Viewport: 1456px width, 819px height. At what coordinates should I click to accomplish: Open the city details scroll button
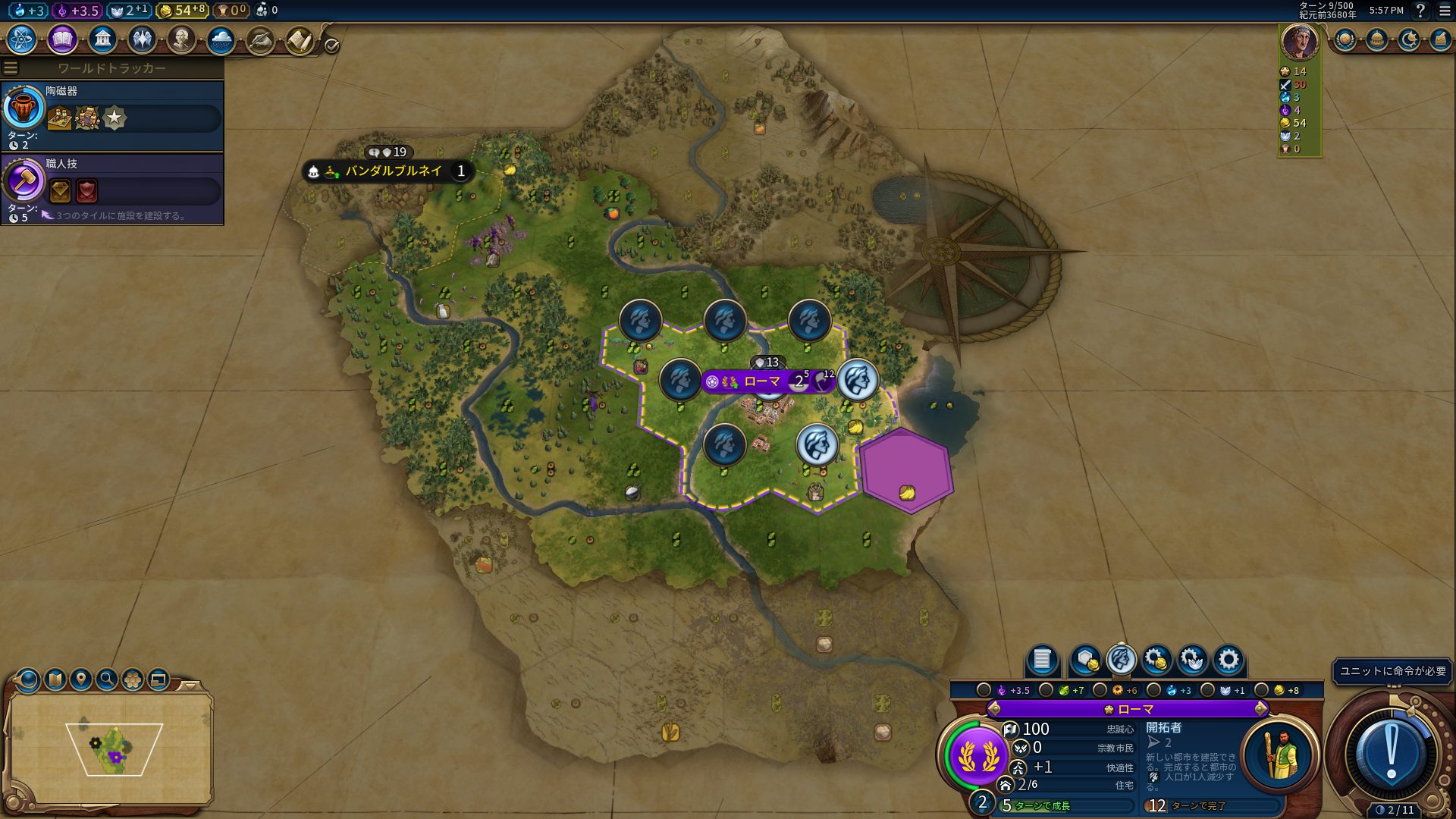click(1042, 660)
